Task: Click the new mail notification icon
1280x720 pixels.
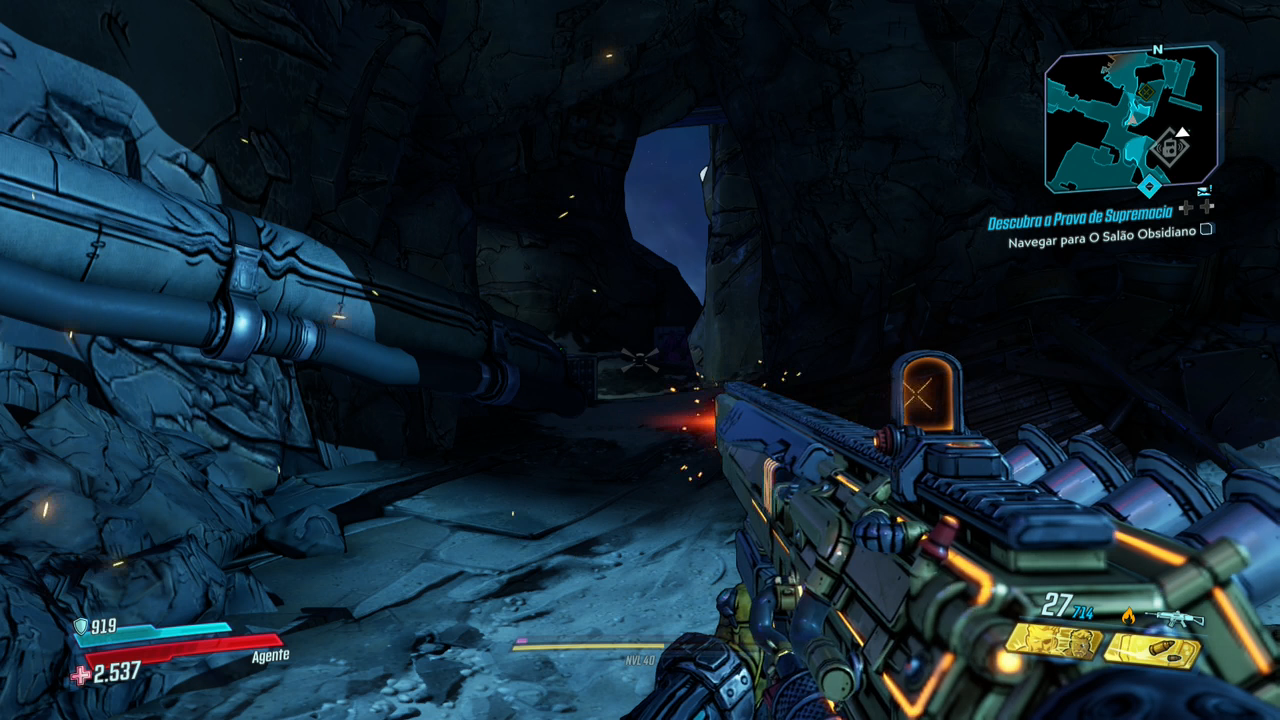Action: [x=1205, y=189]
